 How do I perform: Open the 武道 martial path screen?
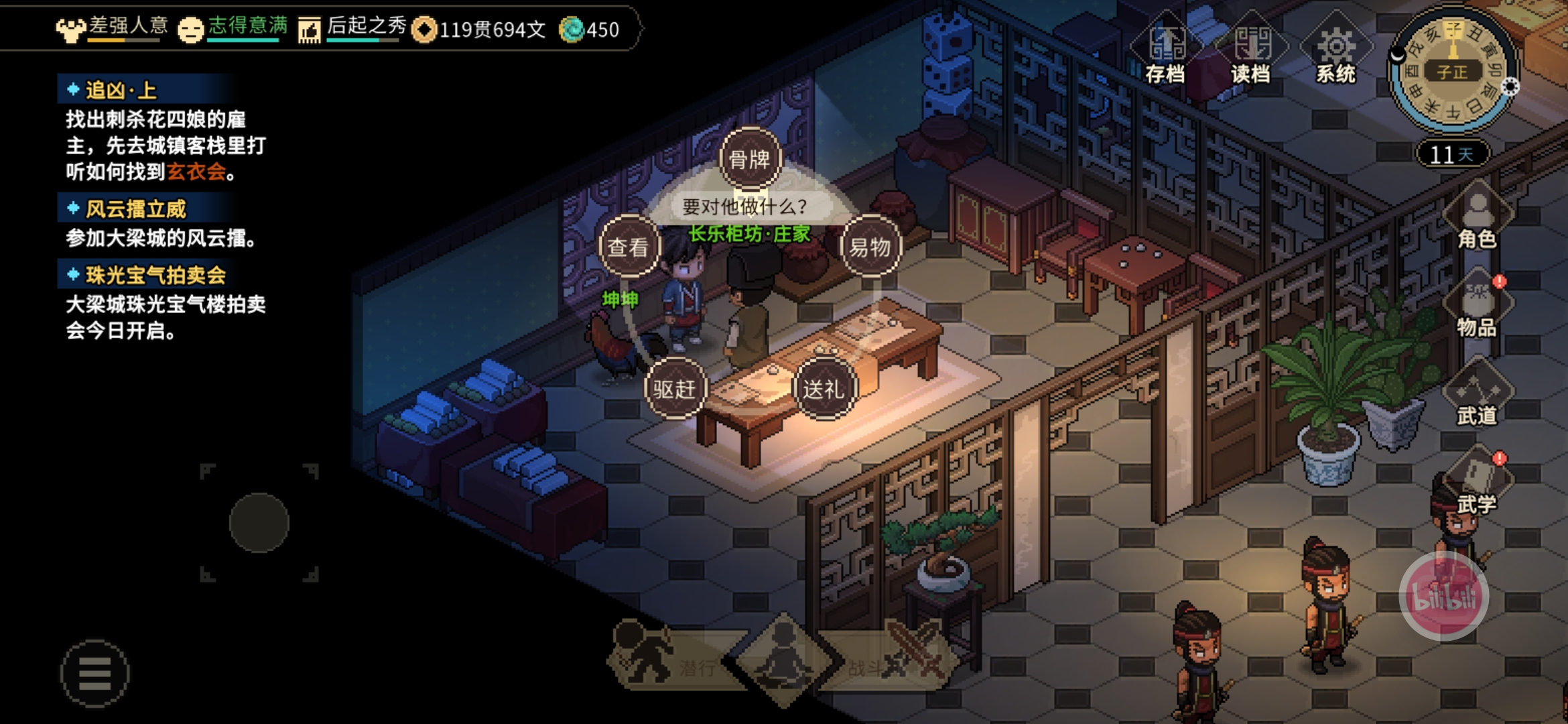click(x=1477, y=394)
